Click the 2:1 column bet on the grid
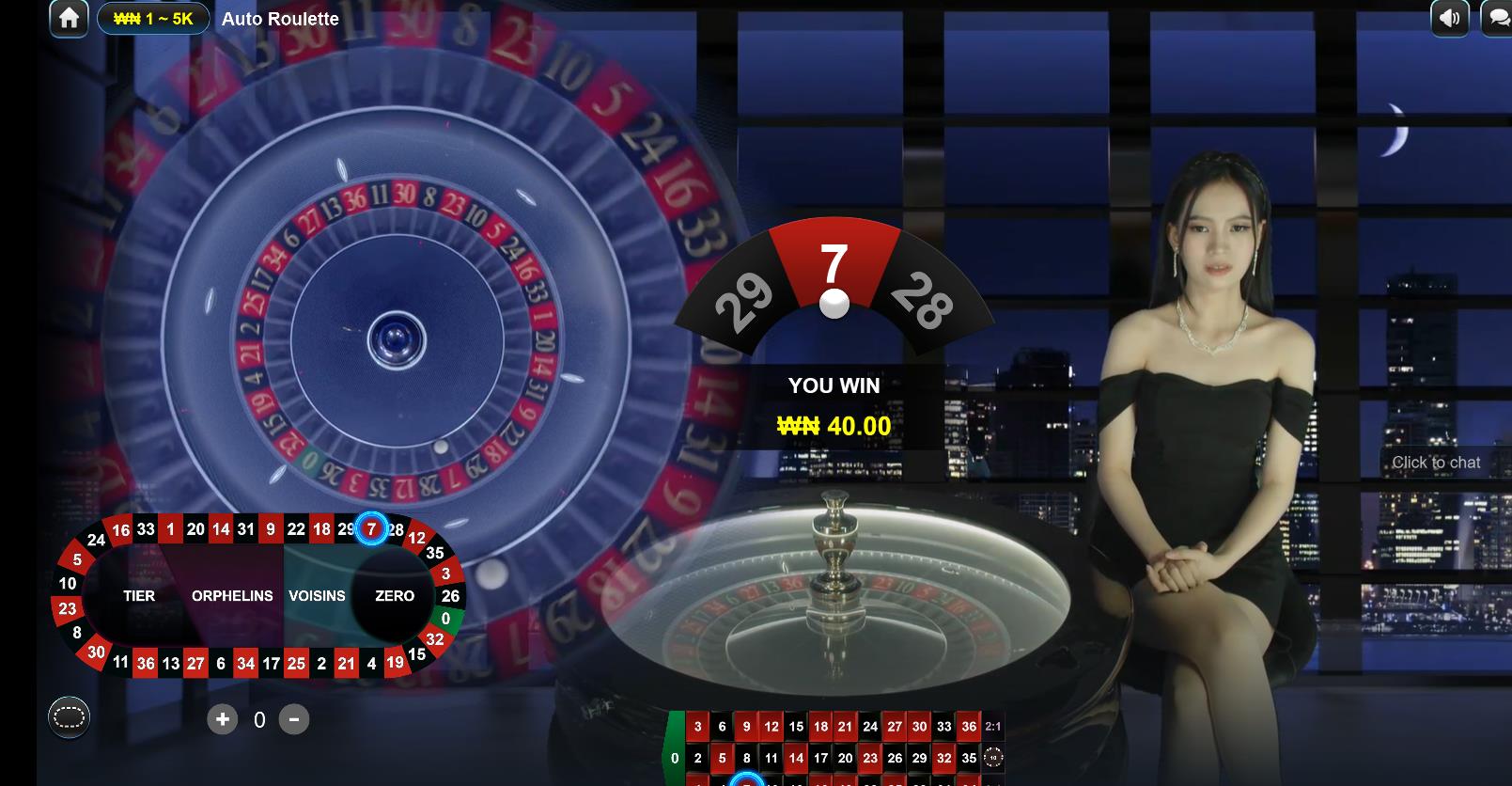1512x786 pixels. coord(993,727)
